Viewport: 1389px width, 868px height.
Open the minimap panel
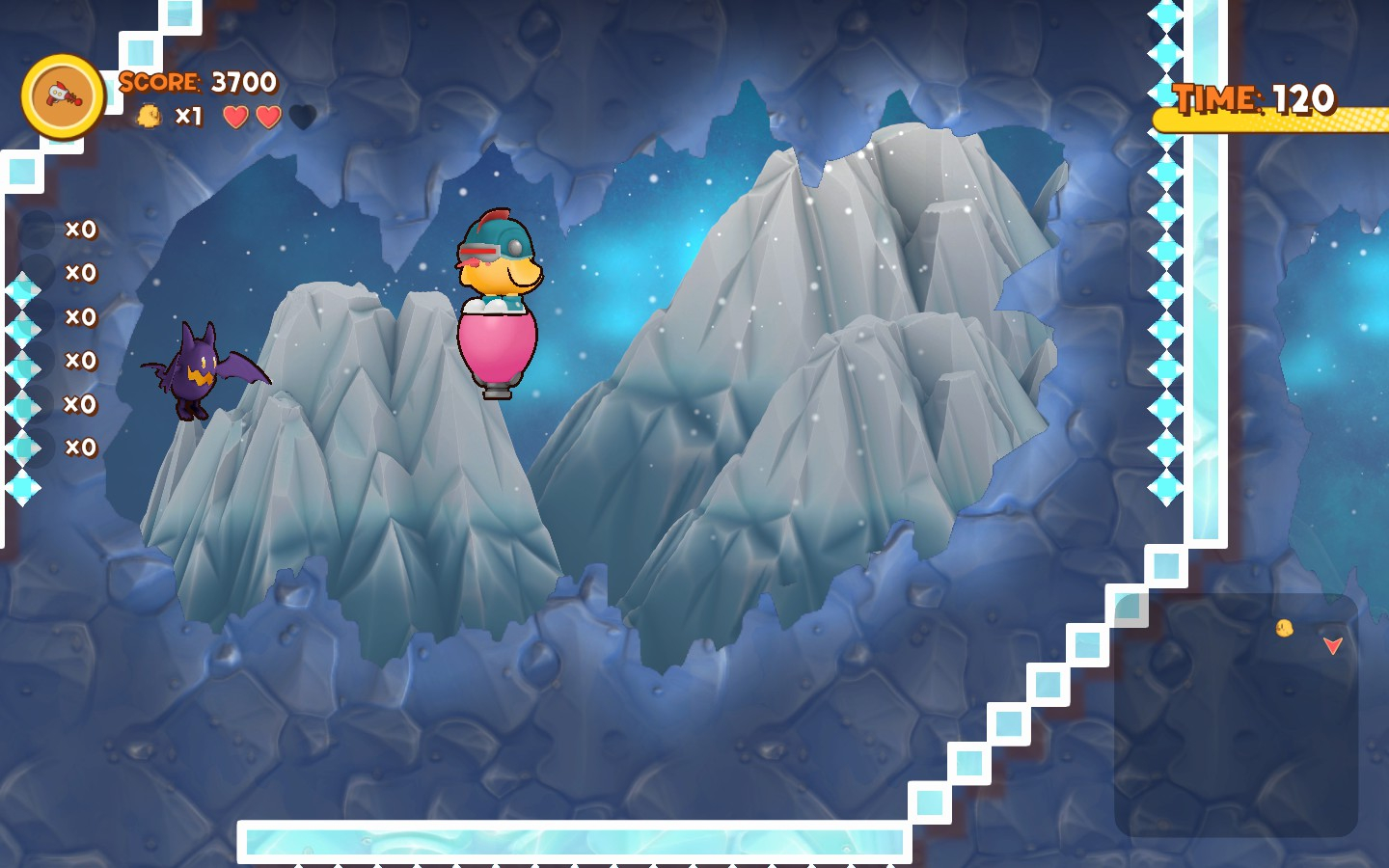(x=1236, y=715)
